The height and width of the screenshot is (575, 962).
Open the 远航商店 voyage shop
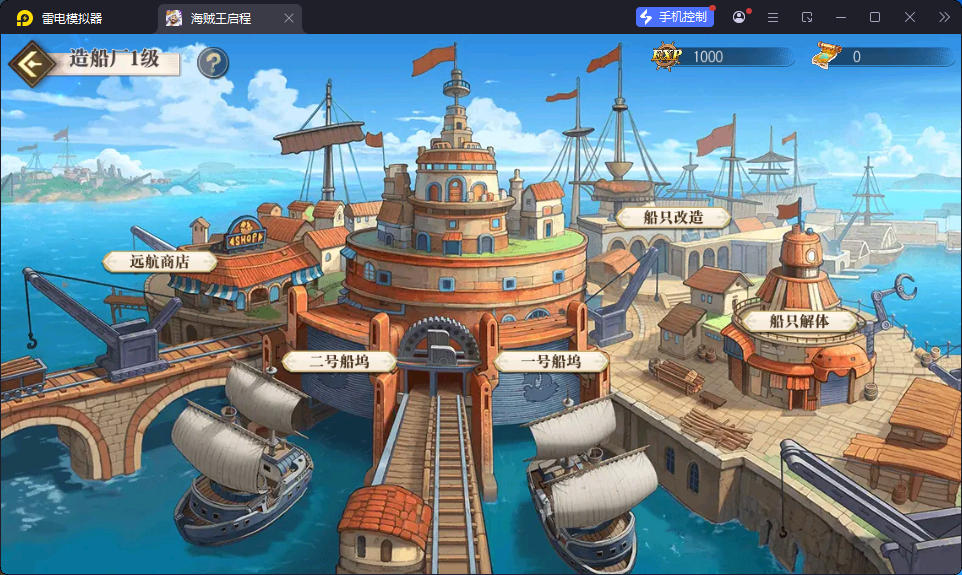point(160,262)
